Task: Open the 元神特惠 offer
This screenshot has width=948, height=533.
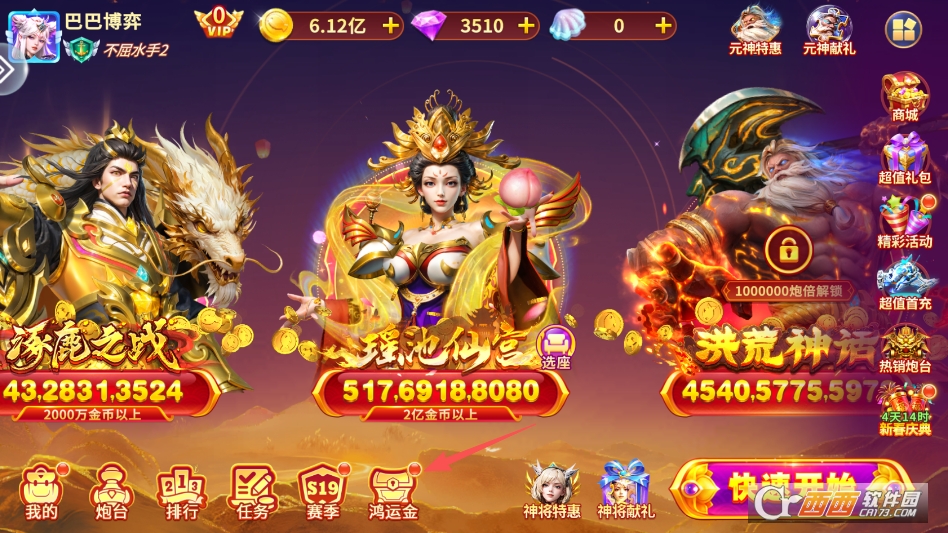Action: pos(756,30)
